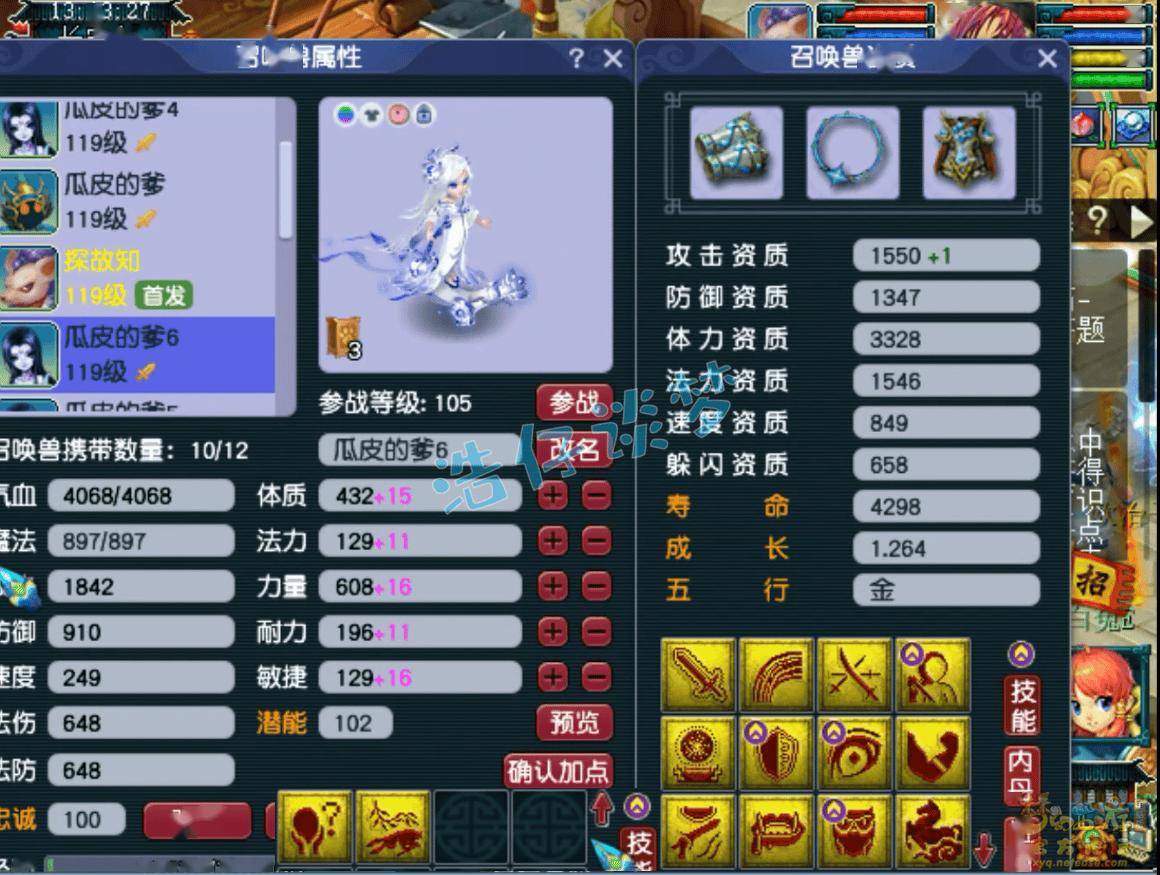
Task: Remove a point from 耐力
Action: pos(596,632)
